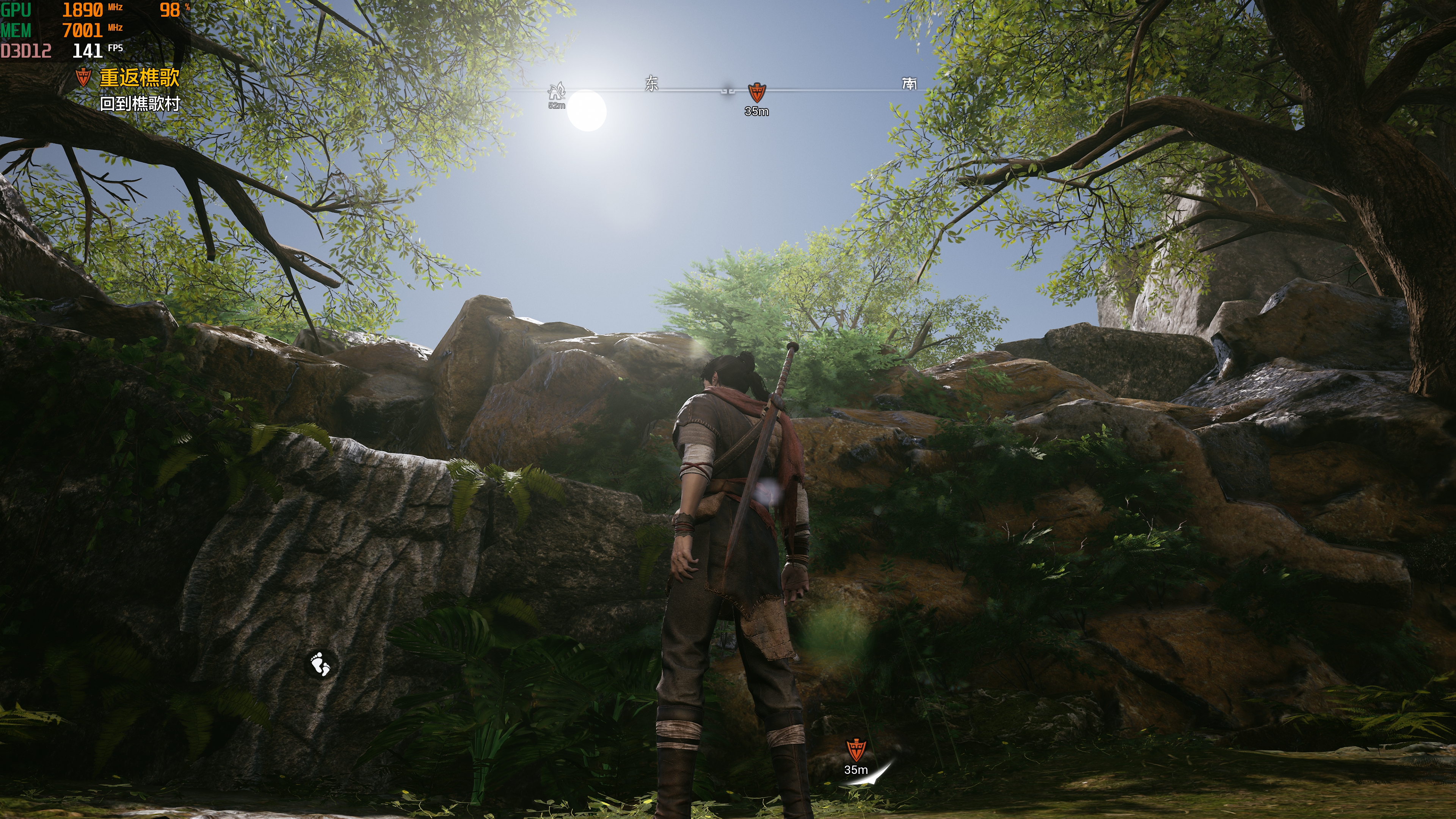Click the quest waypoint with the white arrow
The width and height of the screenshot is (1456, 819).
pyautogui.click(x=856, y=751)
